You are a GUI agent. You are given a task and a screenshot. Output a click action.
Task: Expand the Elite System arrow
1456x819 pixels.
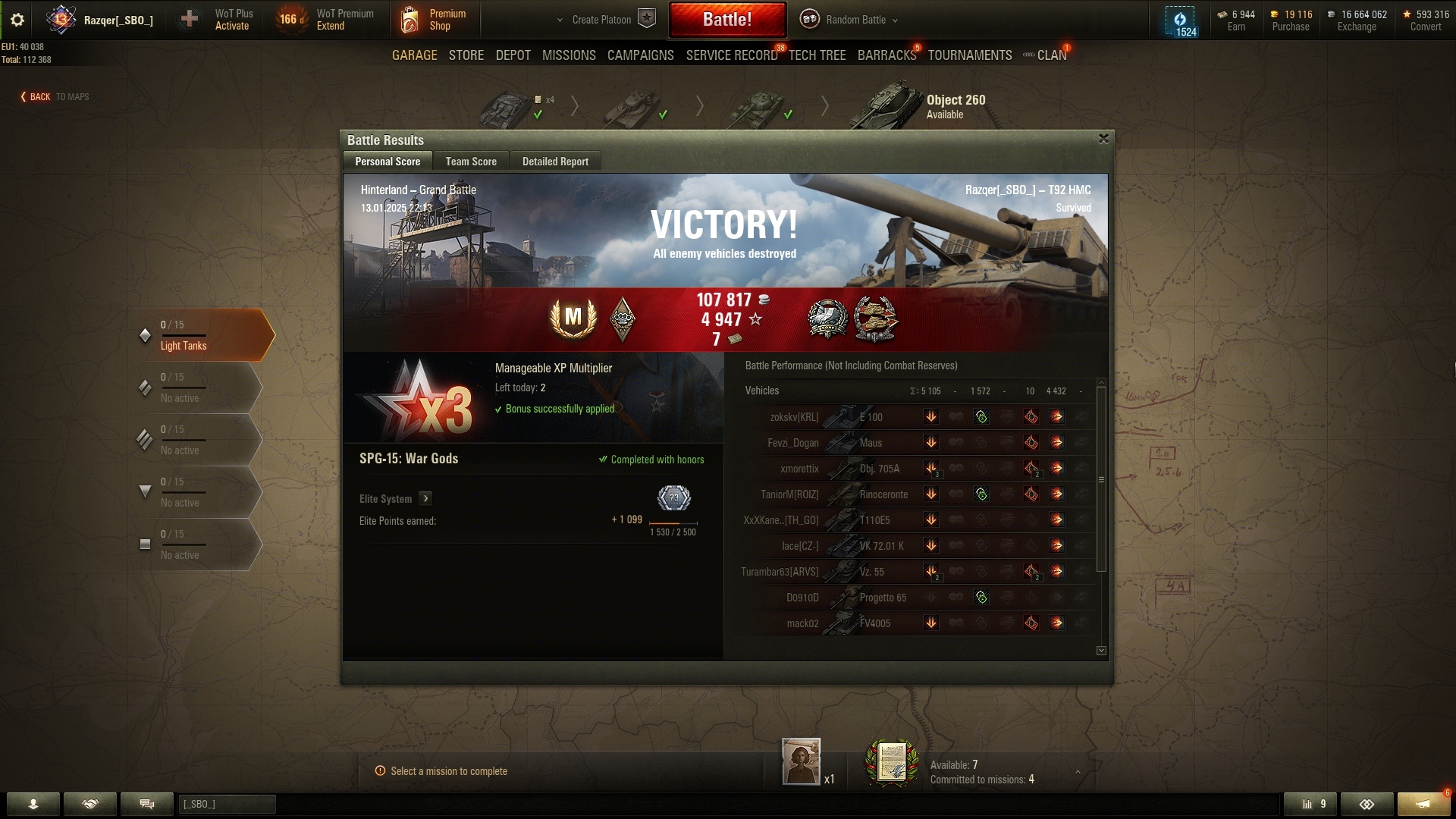(x=425, y=498)
